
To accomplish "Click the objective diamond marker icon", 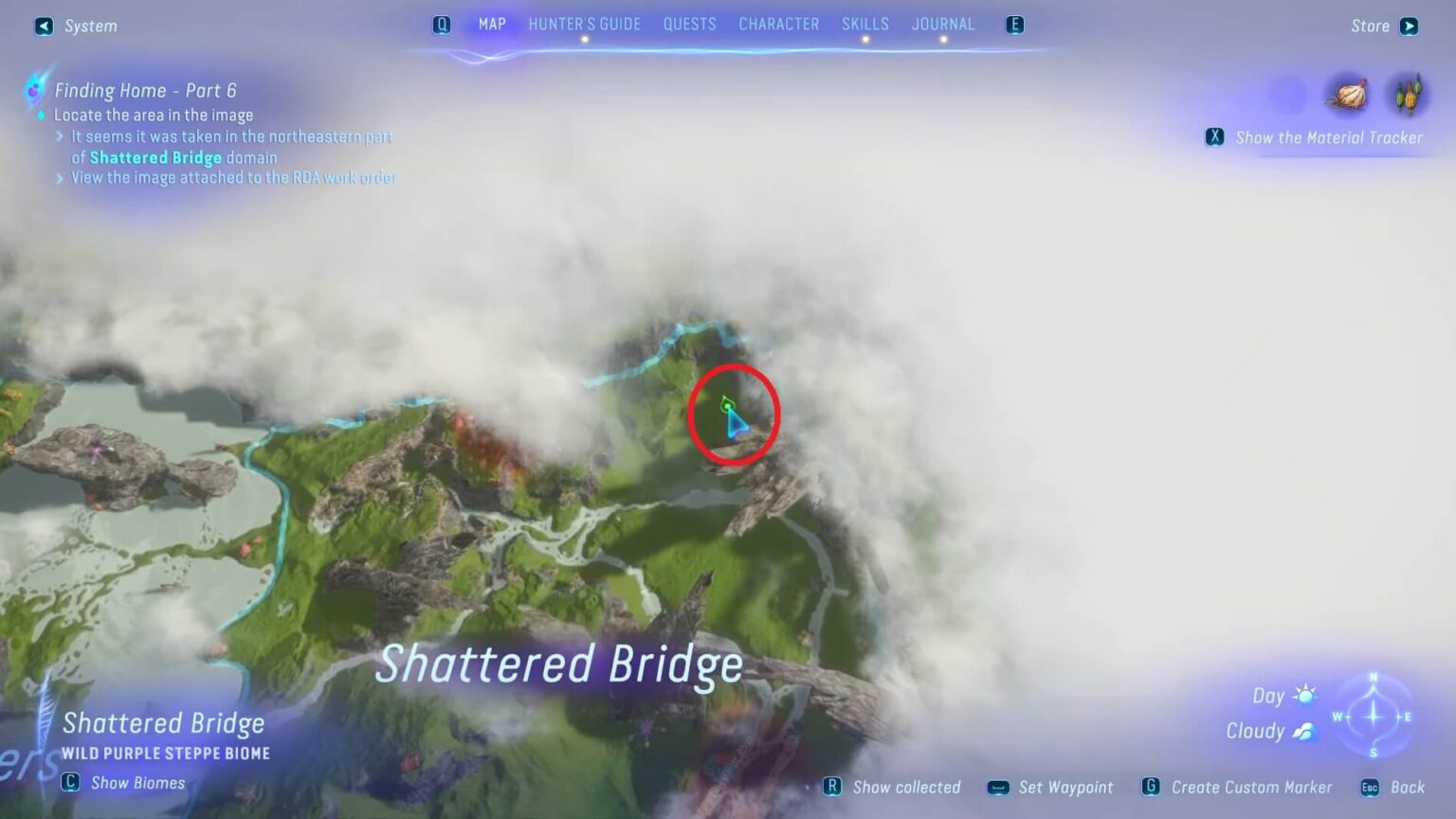I will pyautogui.click(x=40, y=115).
